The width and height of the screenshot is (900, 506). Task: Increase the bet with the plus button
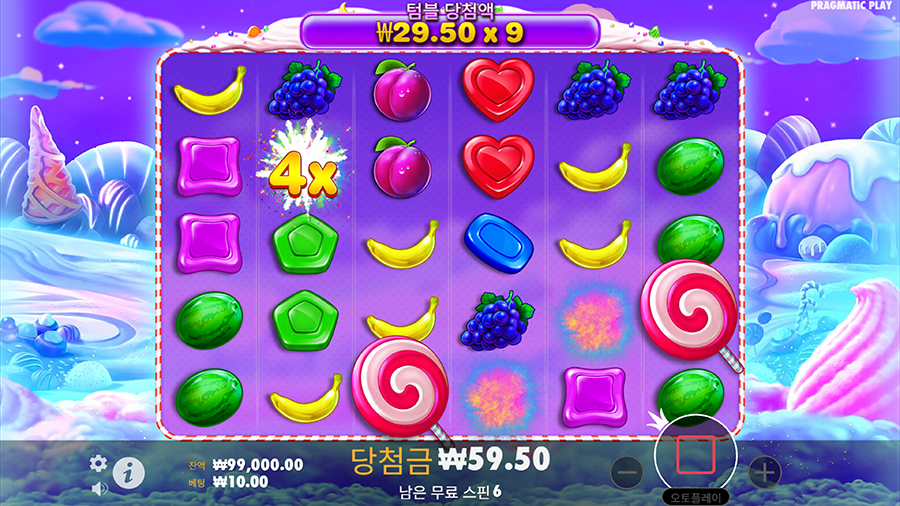pos(764,471)
